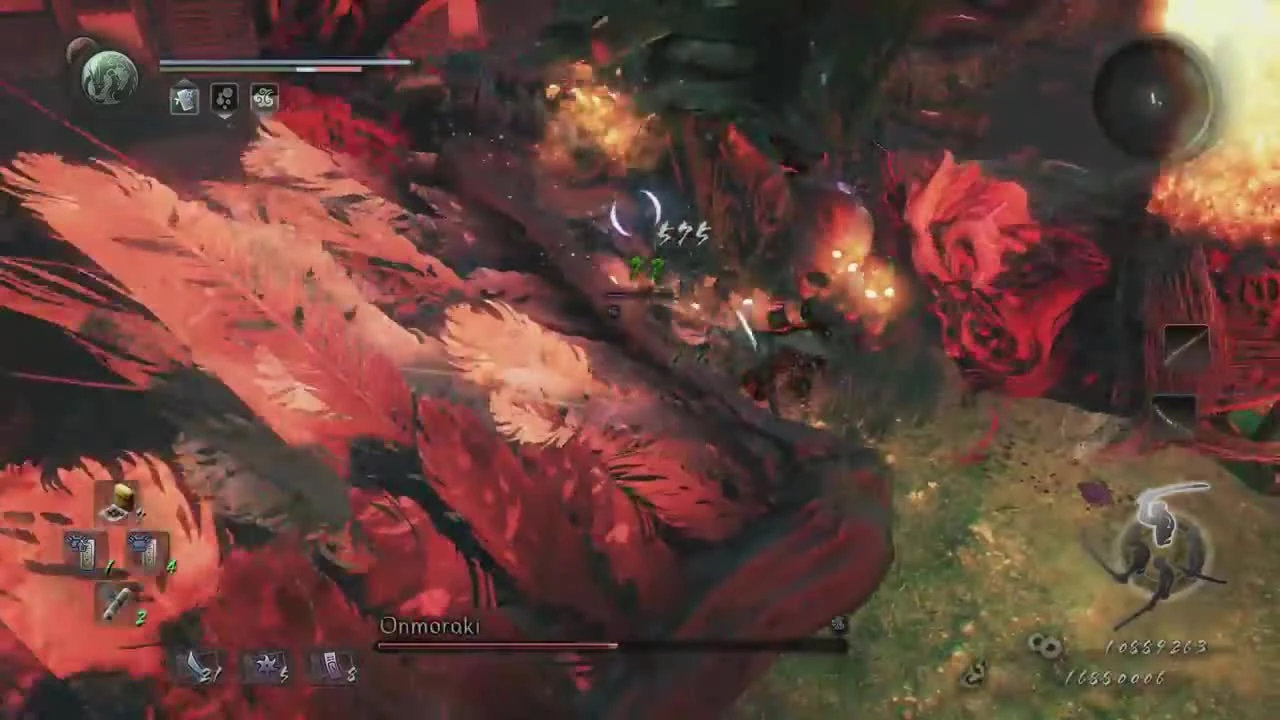
Task: Click the kunai shortcut icon
Action: pos(198,668)
